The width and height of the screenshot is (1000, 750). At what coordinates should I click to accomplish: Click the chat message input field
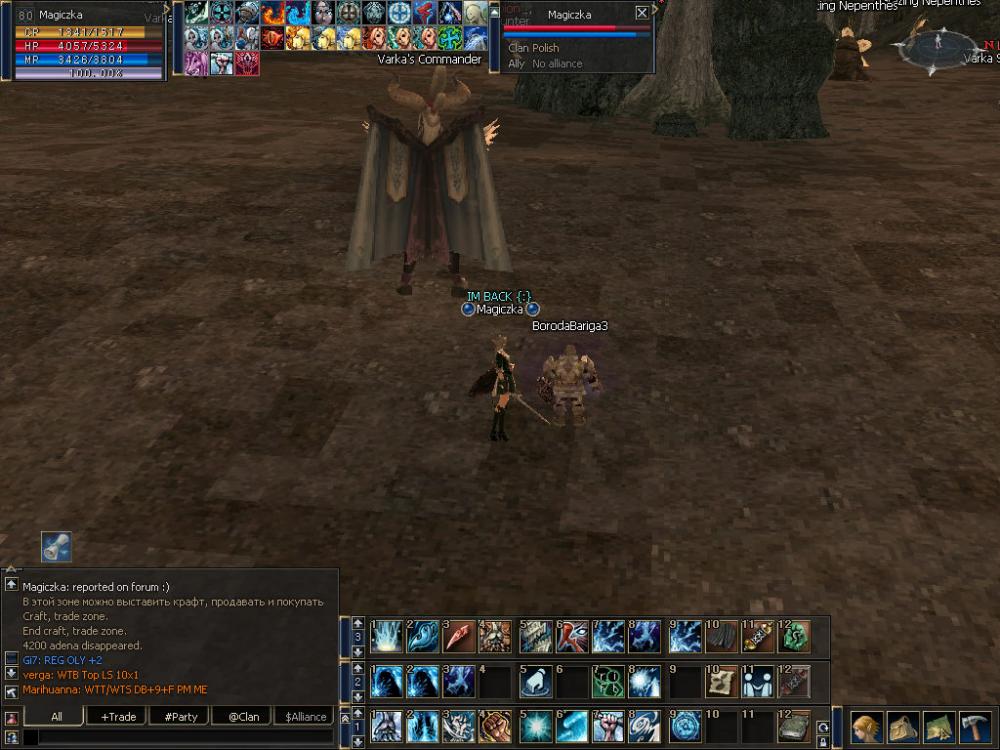180,737
